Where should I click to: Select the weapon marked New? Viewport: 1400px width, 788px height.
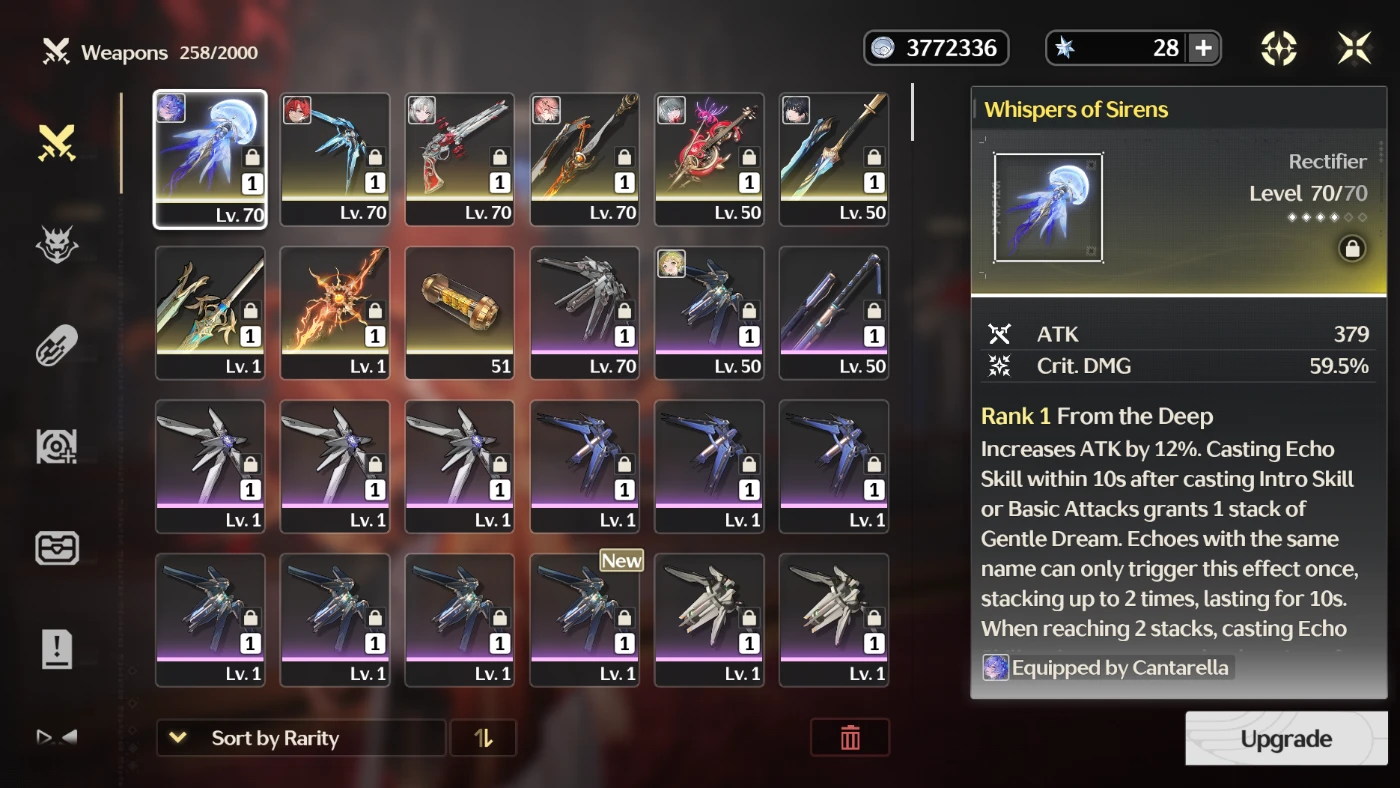[x=585, y=620]
